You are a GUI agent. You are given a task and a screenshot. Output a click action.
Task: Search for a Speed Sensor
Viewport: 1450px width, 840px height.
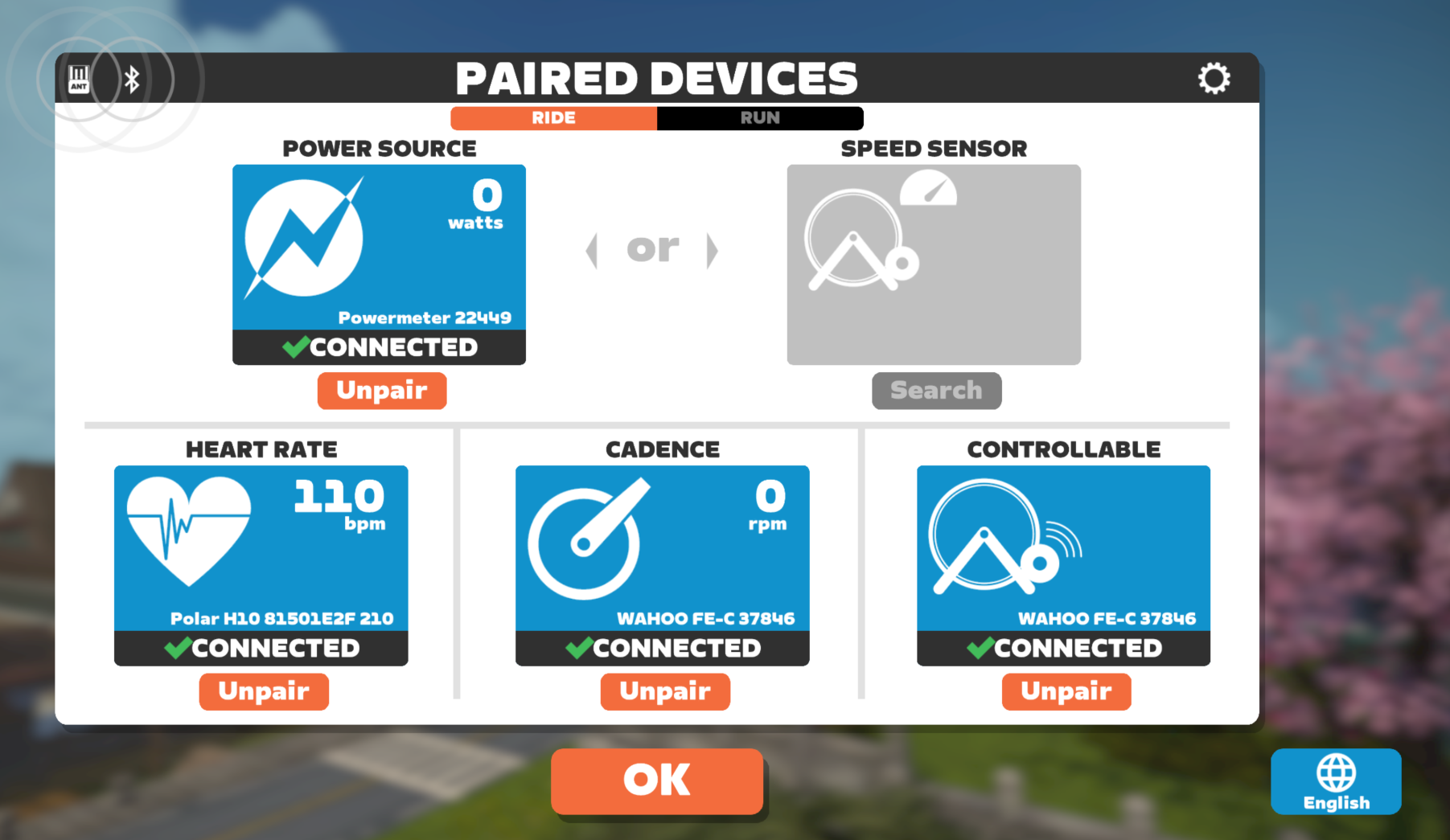(936, 391)
